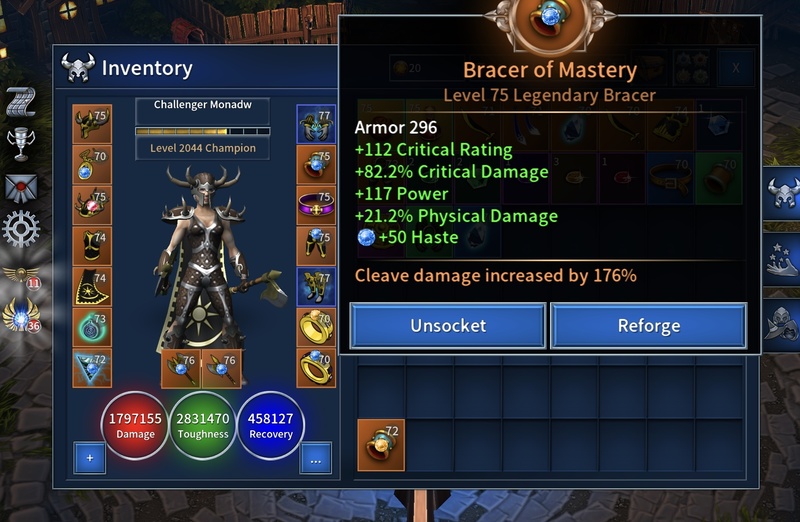Click the plus button below the equipment
Viewport: 800px width, 522px height.
(89, 459)
